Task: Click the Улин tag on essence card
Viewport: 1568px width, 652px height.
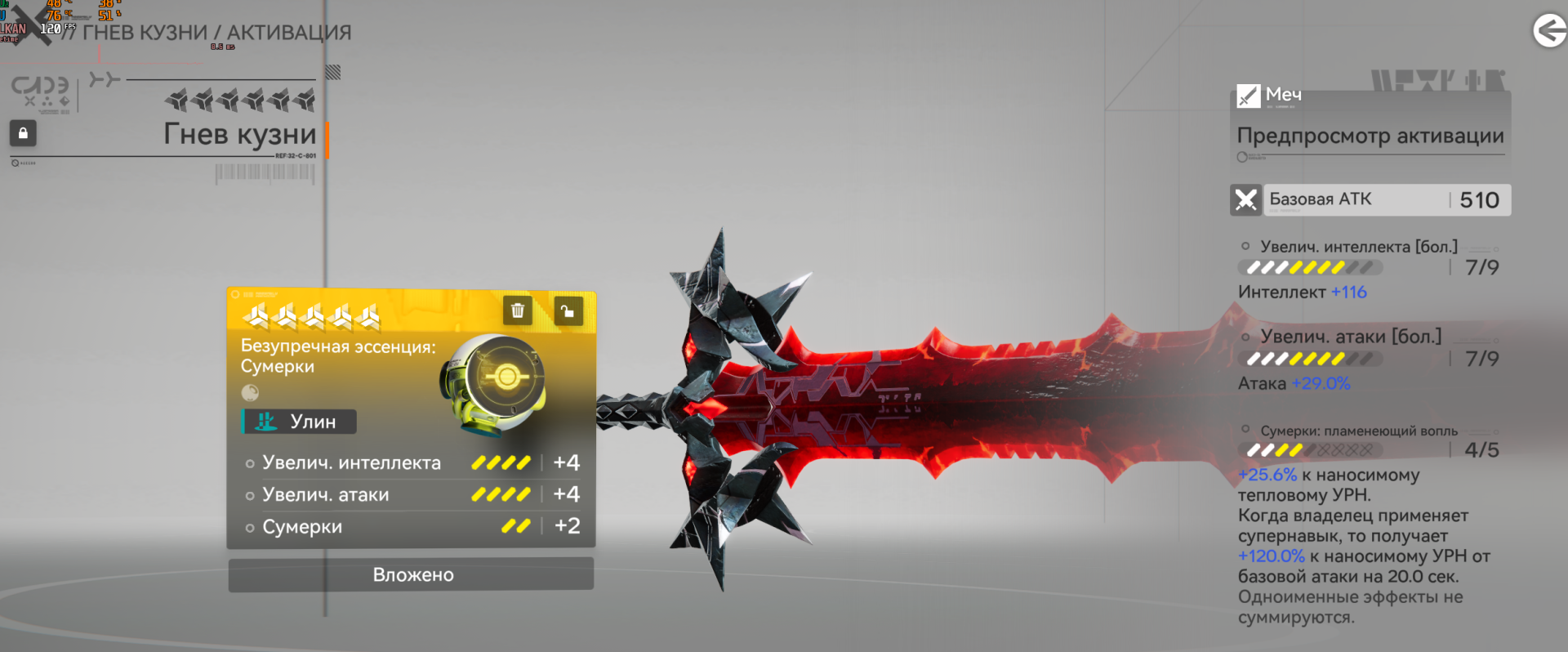Action: pyautogui.click(x=300, y=422)
